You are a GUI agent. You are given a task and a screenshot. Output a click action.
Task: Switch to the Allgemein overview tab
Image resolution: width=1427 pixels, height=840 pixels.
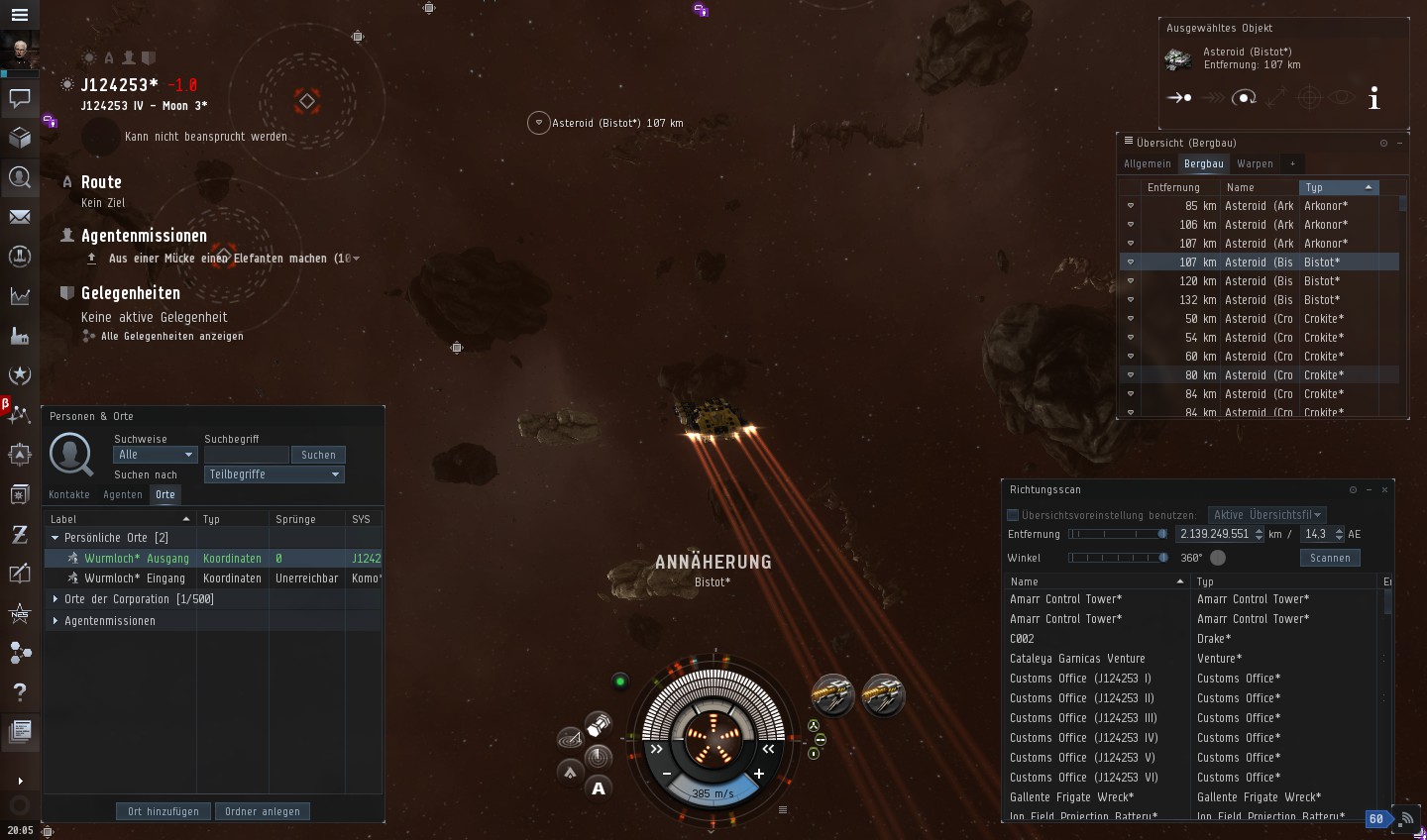(x=1148, y=163)
